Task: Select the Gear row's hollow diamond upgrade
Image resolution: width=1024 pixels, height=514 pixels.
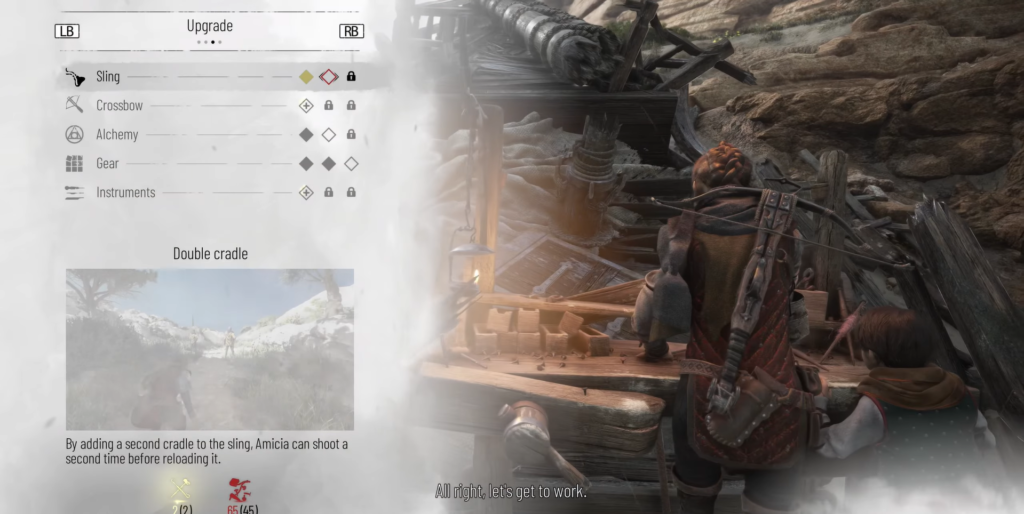Action: [351, 163]
